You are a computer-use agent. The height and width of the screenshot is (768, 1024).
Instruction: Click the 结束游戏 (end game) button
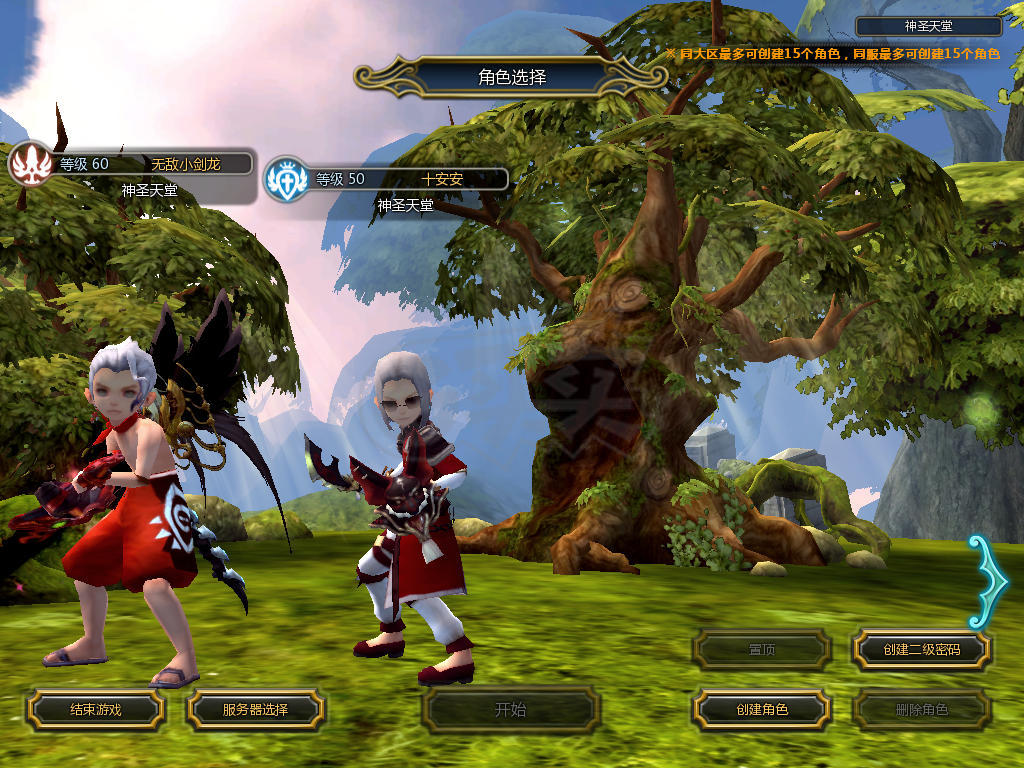click(95, 709)
